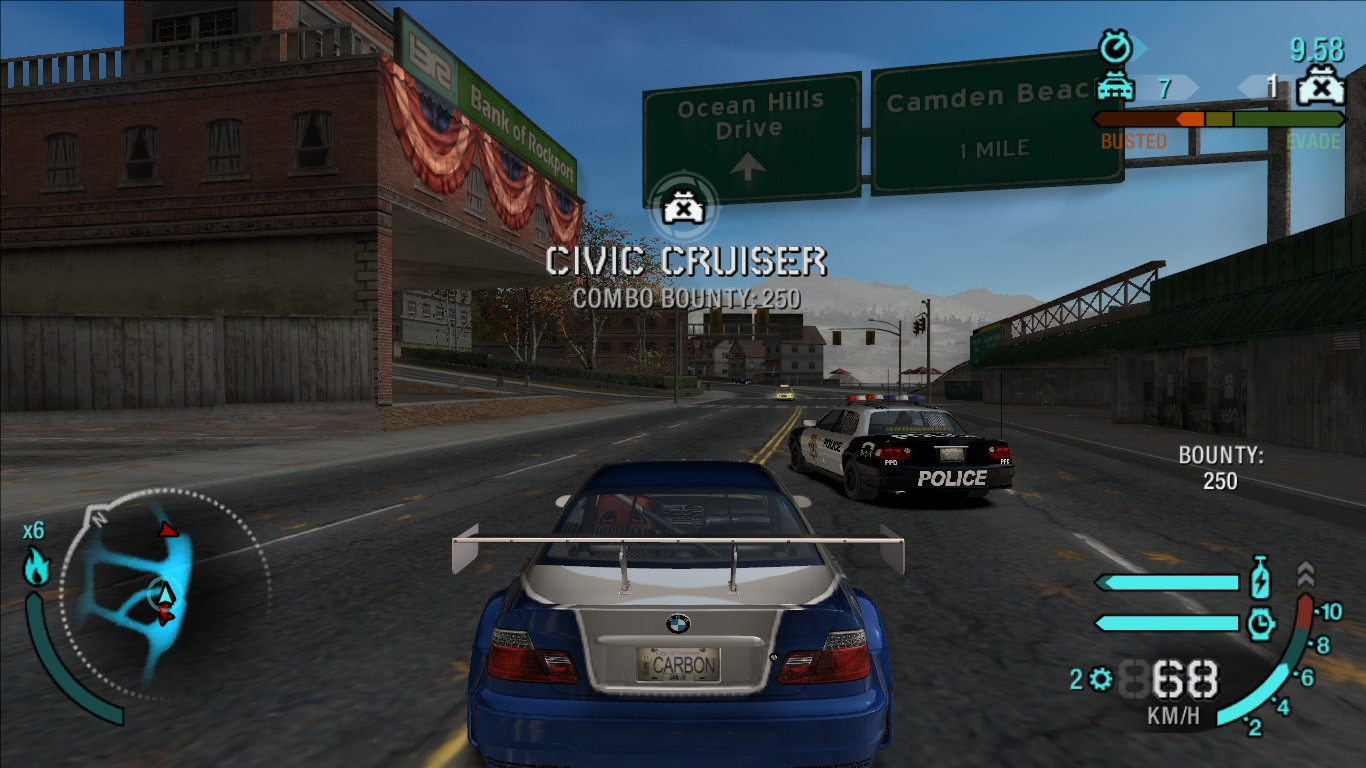This screenshot has height=768, width=1366.
Task: Click the pursuit timer stopwatch icon
Action: (1113, 47)
